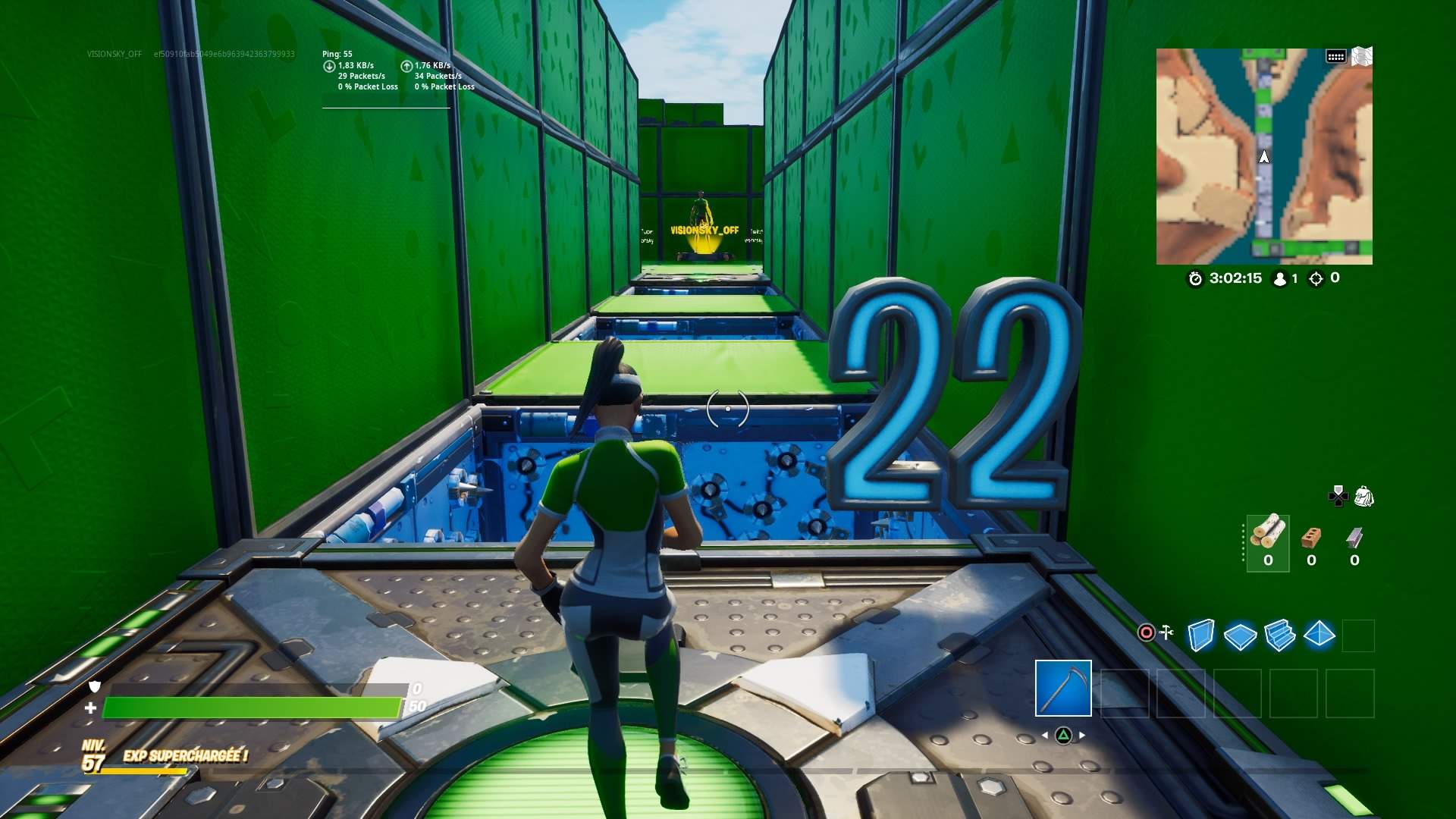The height and width of the screenshot is (819, 1456).
Task: Click the match timer reading 3:02:15
Action: click(x=1236, y=279)
